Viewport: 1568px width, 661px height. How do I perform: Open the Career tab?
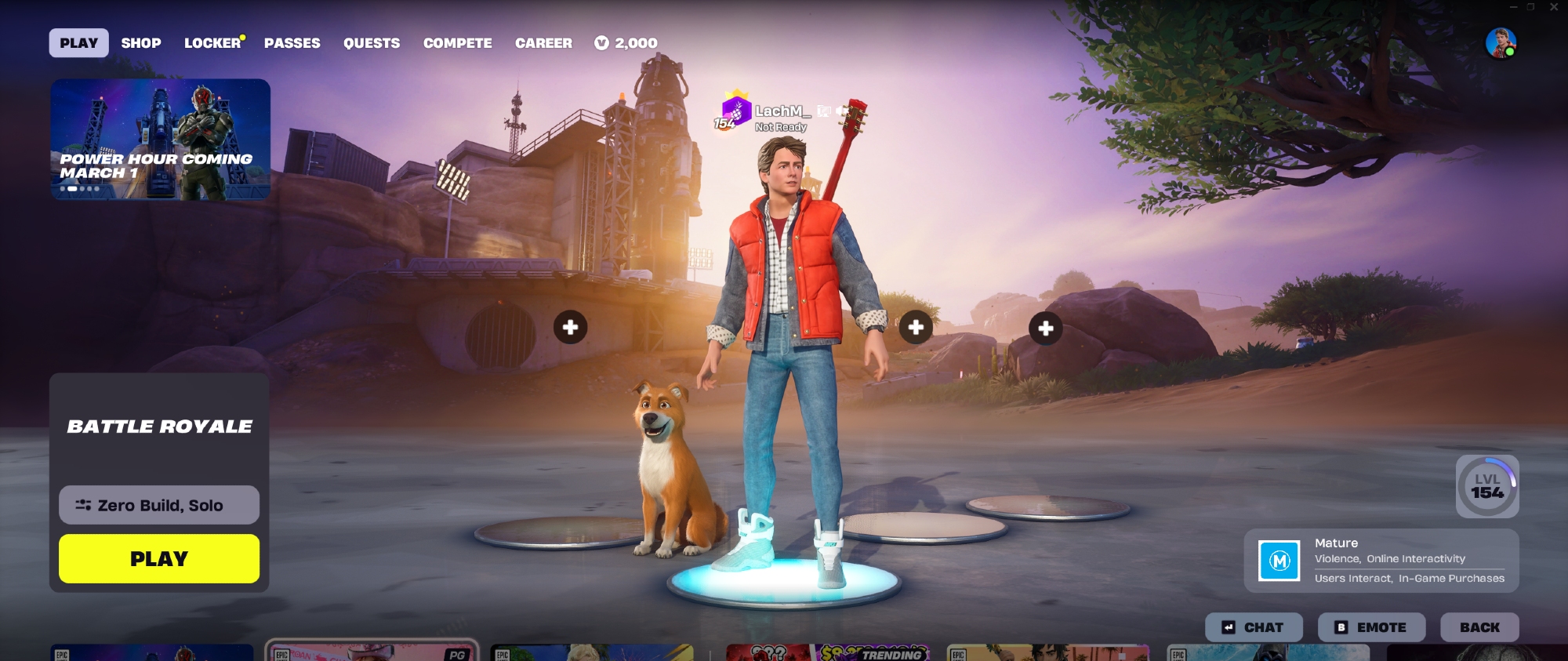point(543,43)
